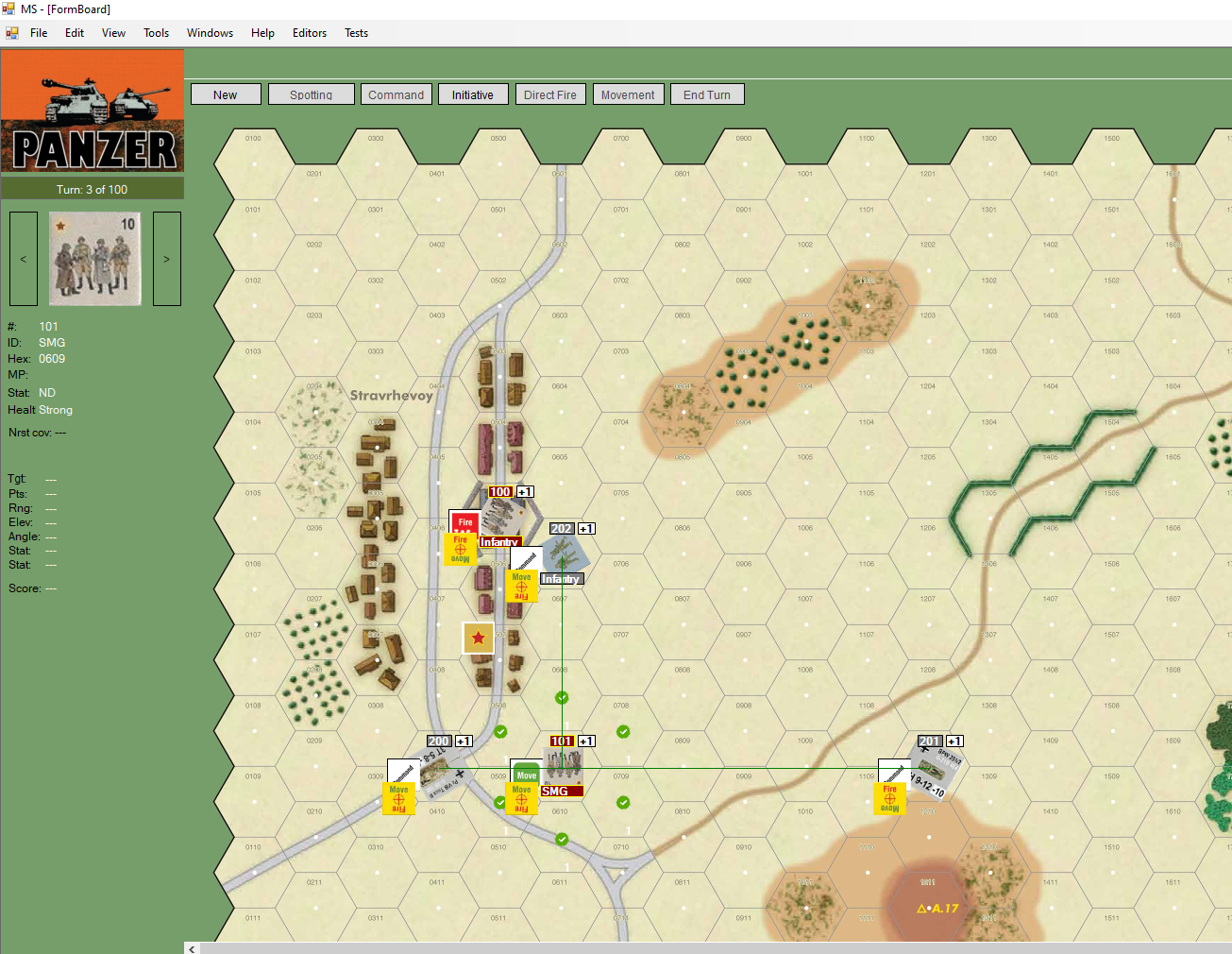Screen dimensions: 1232x954
Task: Select the red Fire marker on Infantry 100
Action: [x=464, y=521]
